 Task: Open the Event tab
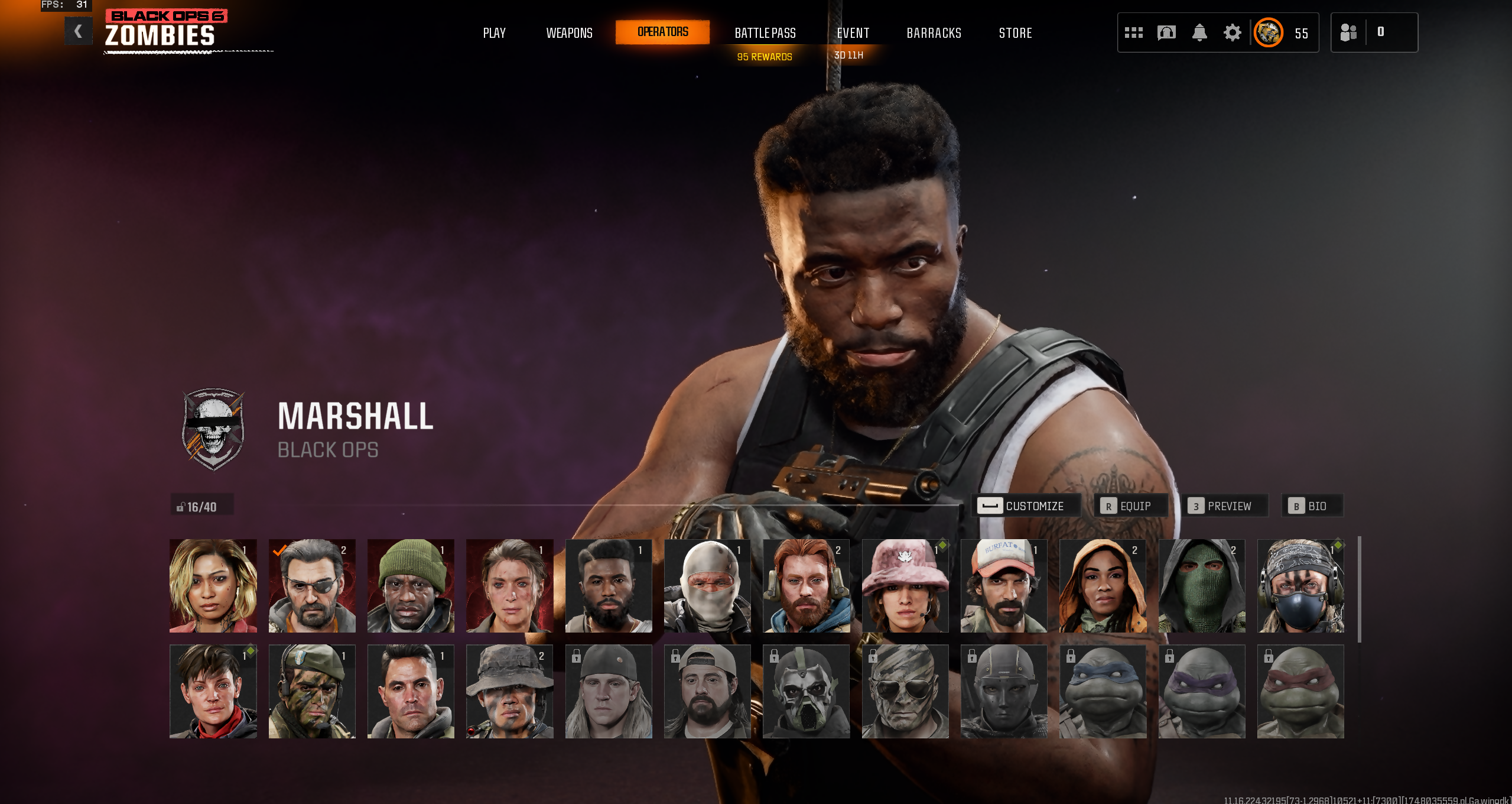[853, 33]
